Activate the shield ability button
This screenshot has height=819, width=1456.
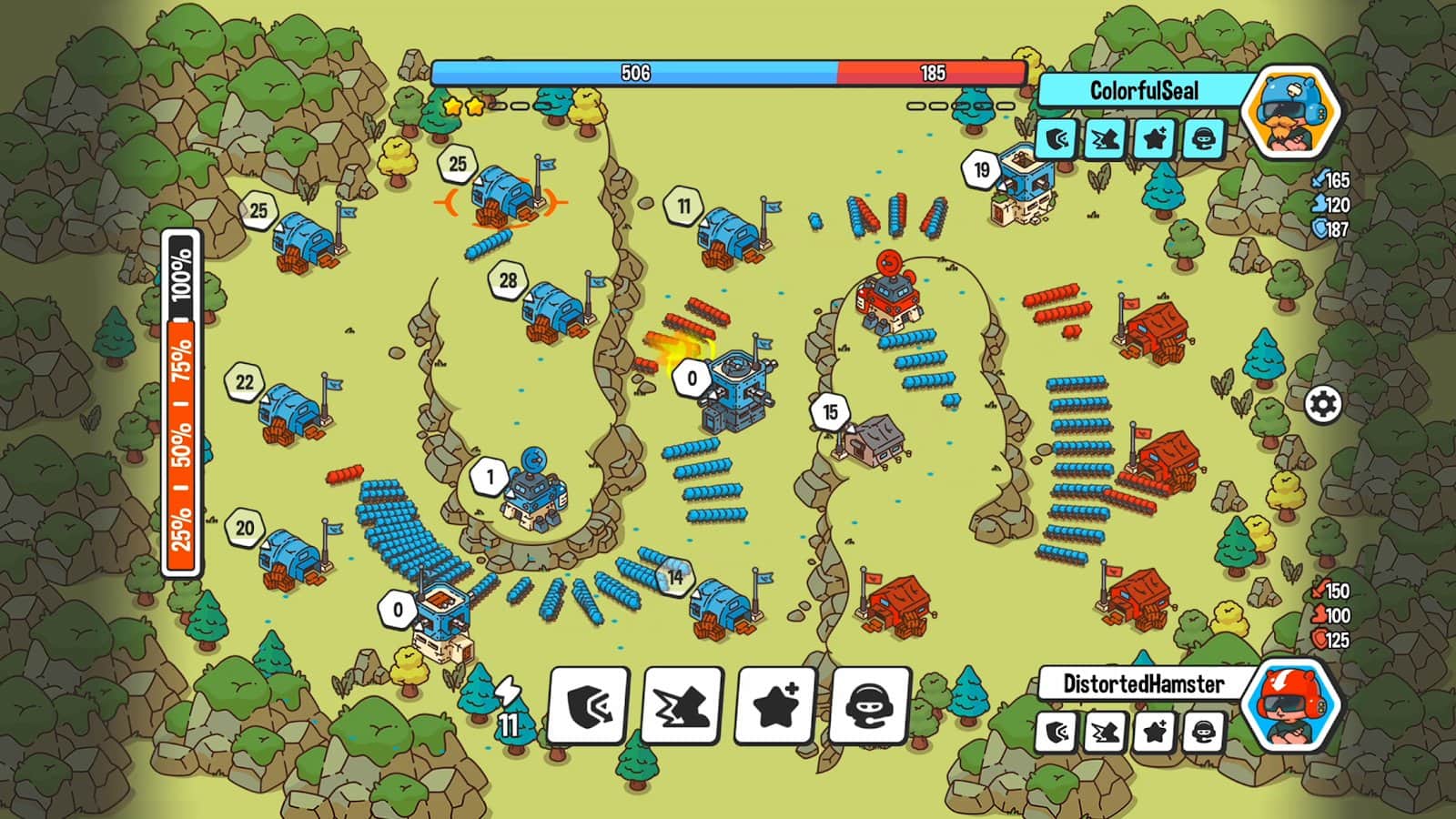point(589,705)
